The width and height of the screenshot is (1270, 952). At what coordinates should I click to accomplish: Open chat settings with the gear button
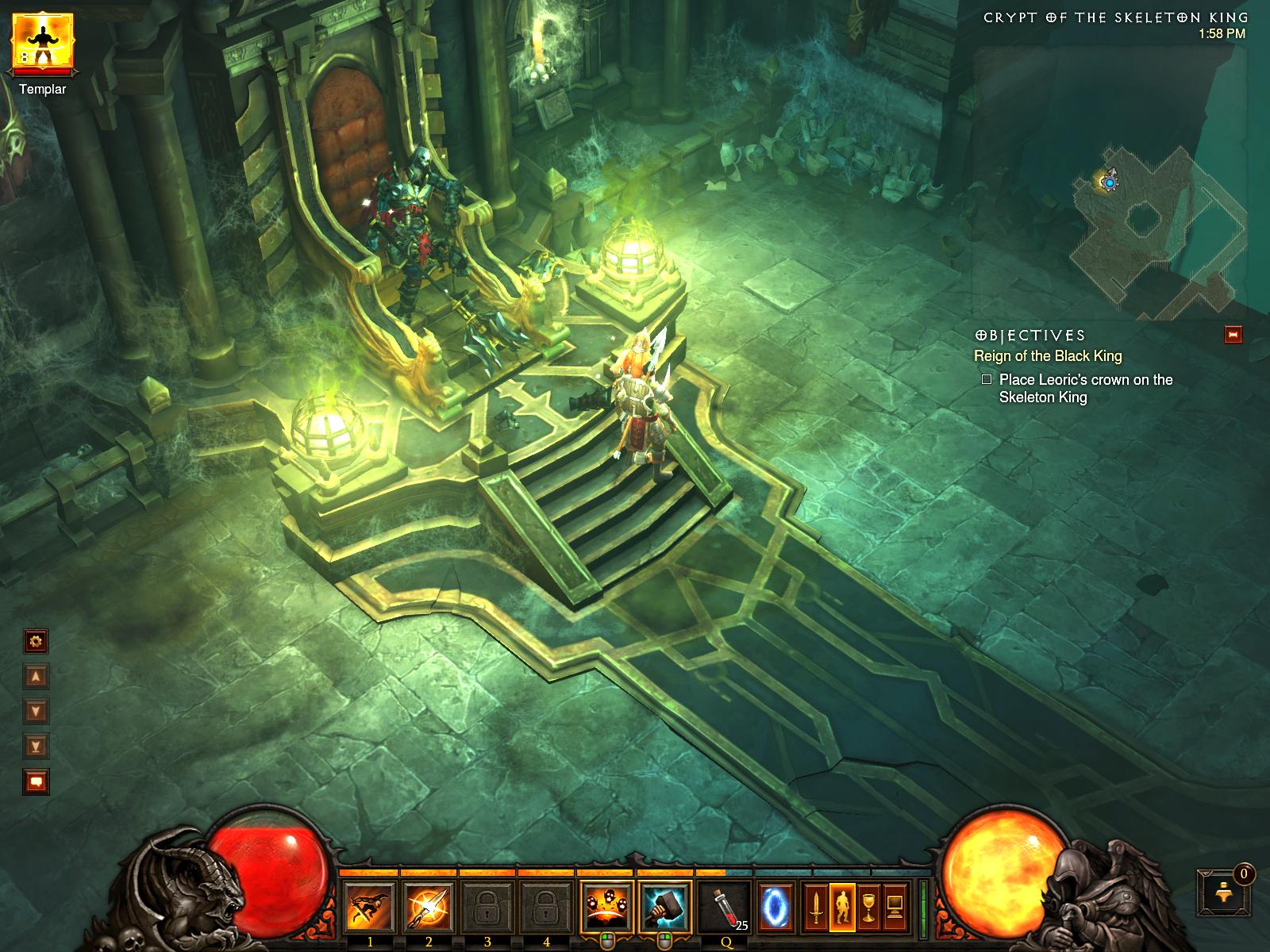(37, 641)
